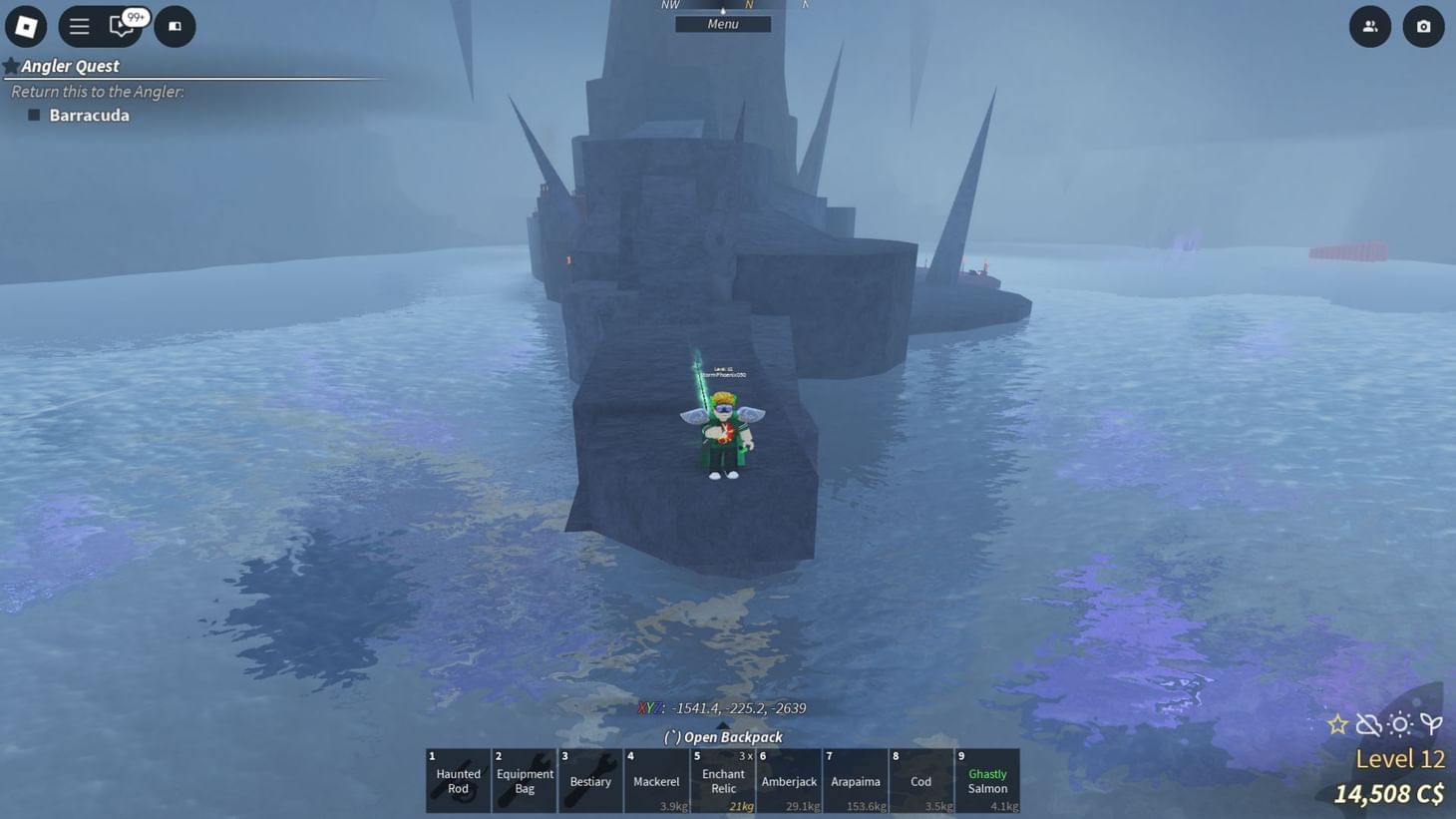The image size is (1456, 819).
Task: Select the Equipment Bag hotbar slot
Action: click(524, 781)
